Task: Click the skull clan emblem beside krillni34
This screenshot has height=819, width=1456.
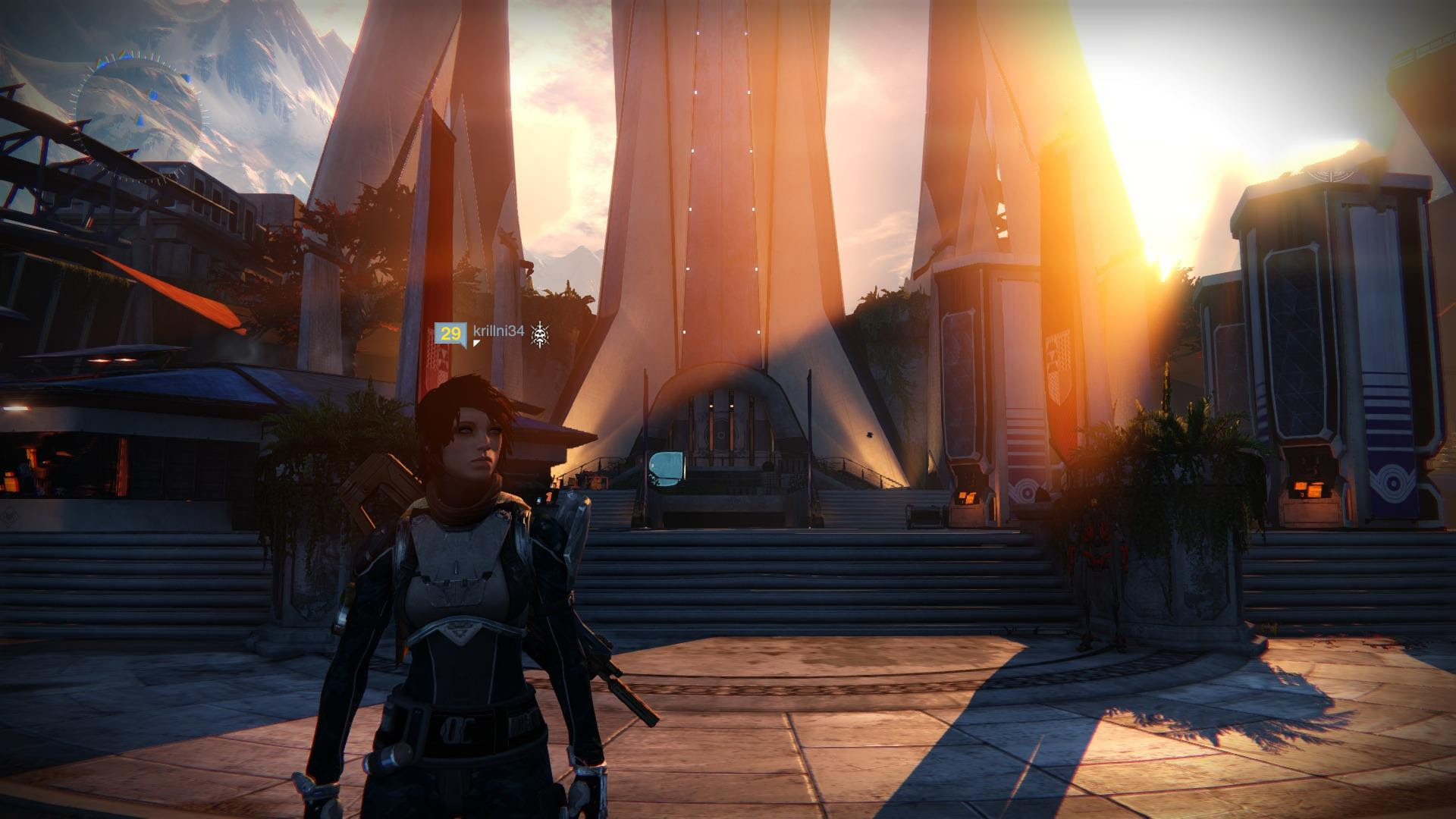Action: (x=540, y=334)
